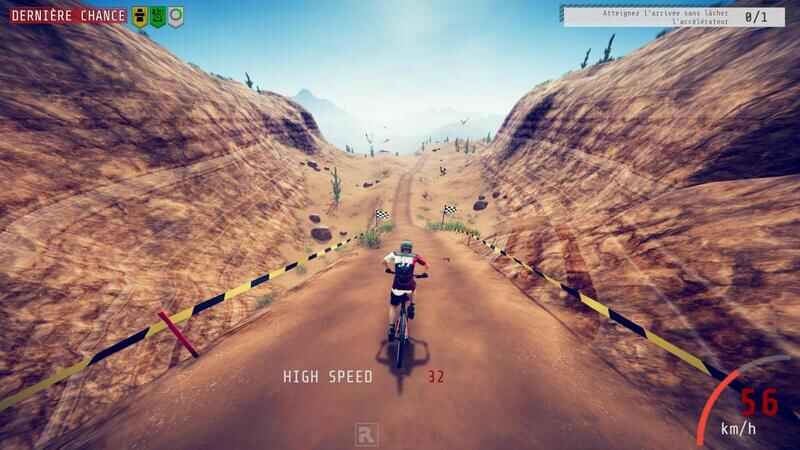The width and height of the screenshot is (800, 450).
Task: Open the bonus objective tracker panel
Action: tap(673, 16)
